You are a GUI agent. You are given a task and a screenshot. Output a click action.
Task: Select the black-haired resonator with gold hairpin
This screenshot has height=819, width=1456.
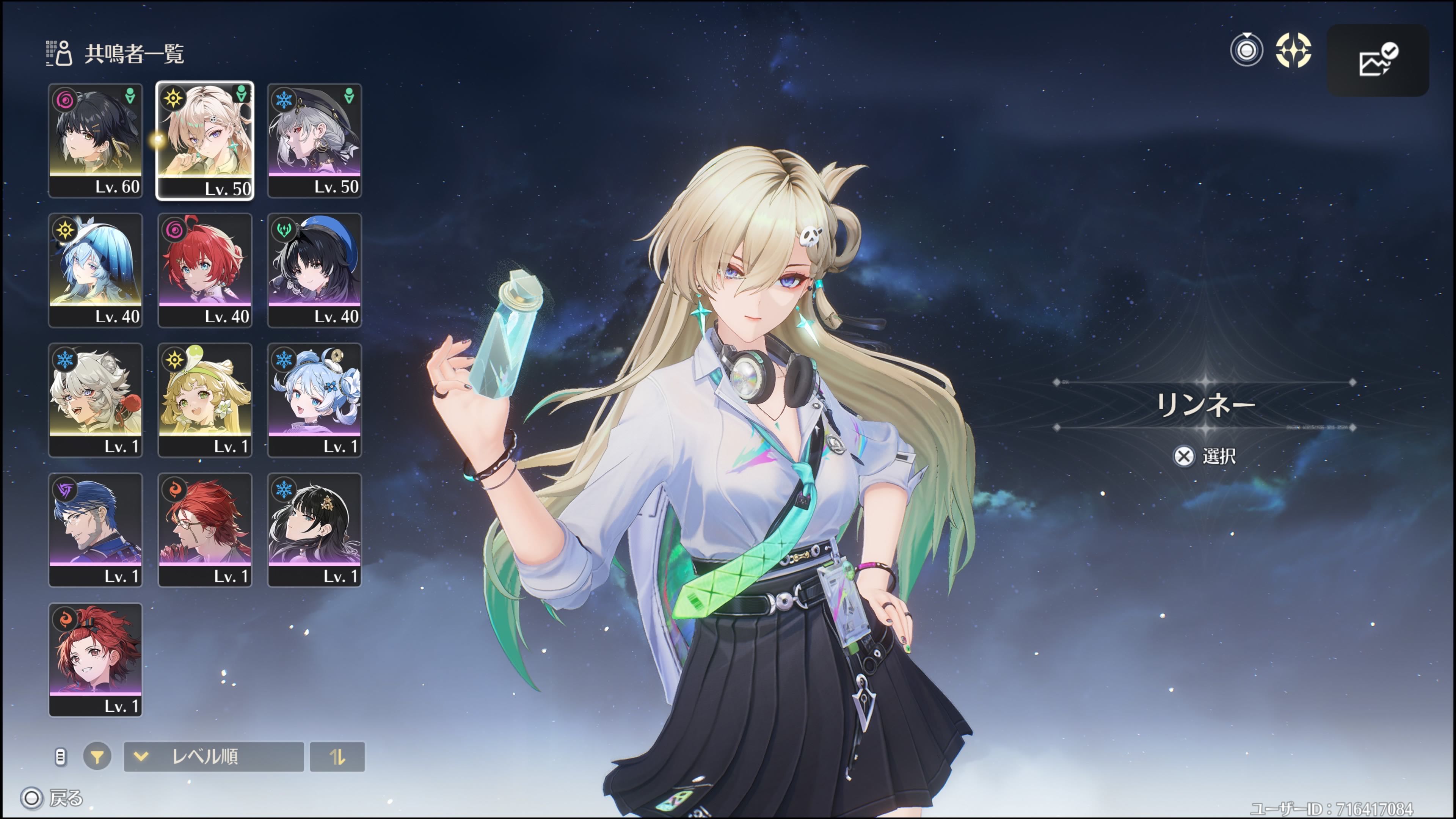pos(314,530)
